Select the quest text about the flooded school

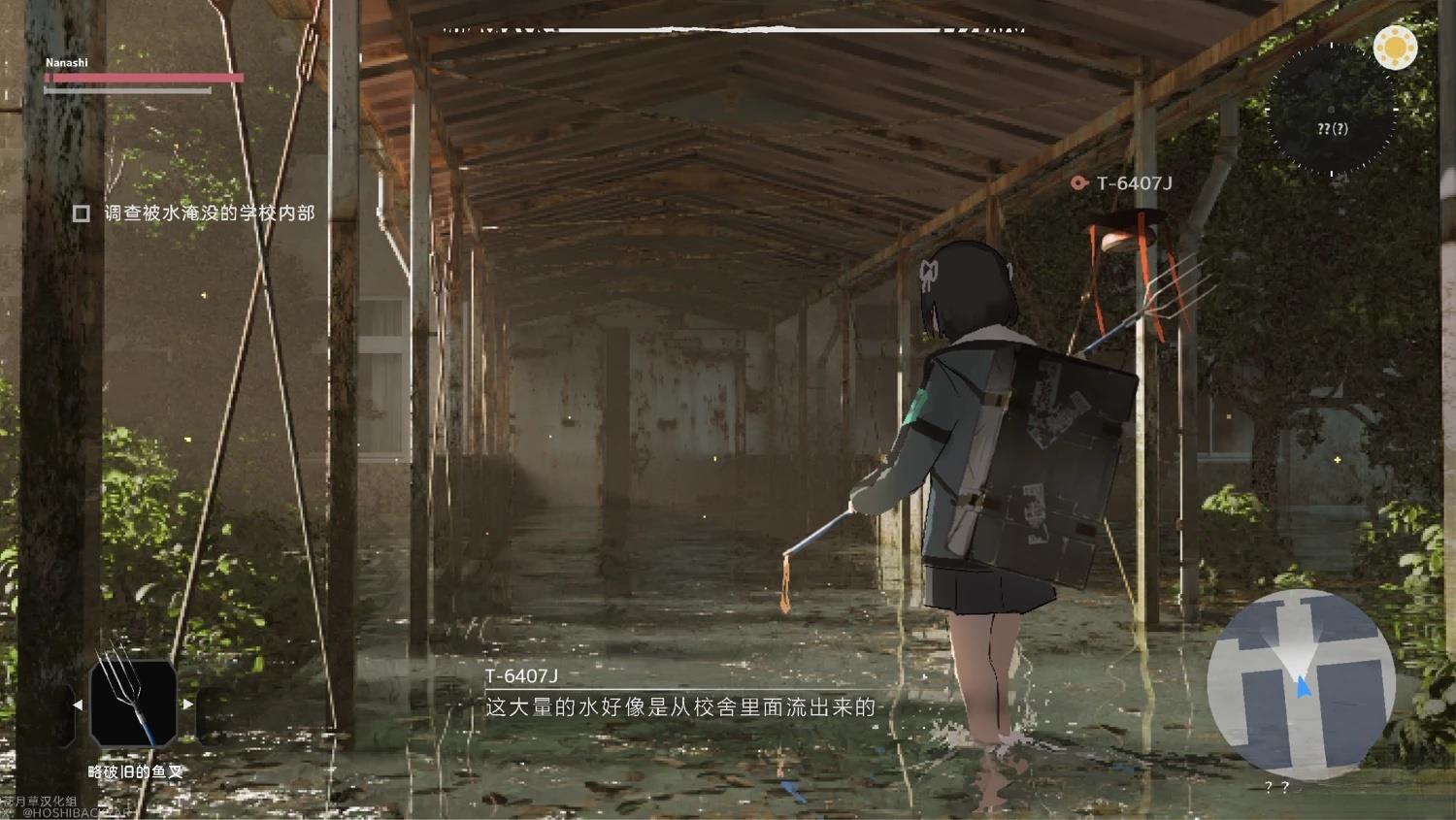[210, 213]
